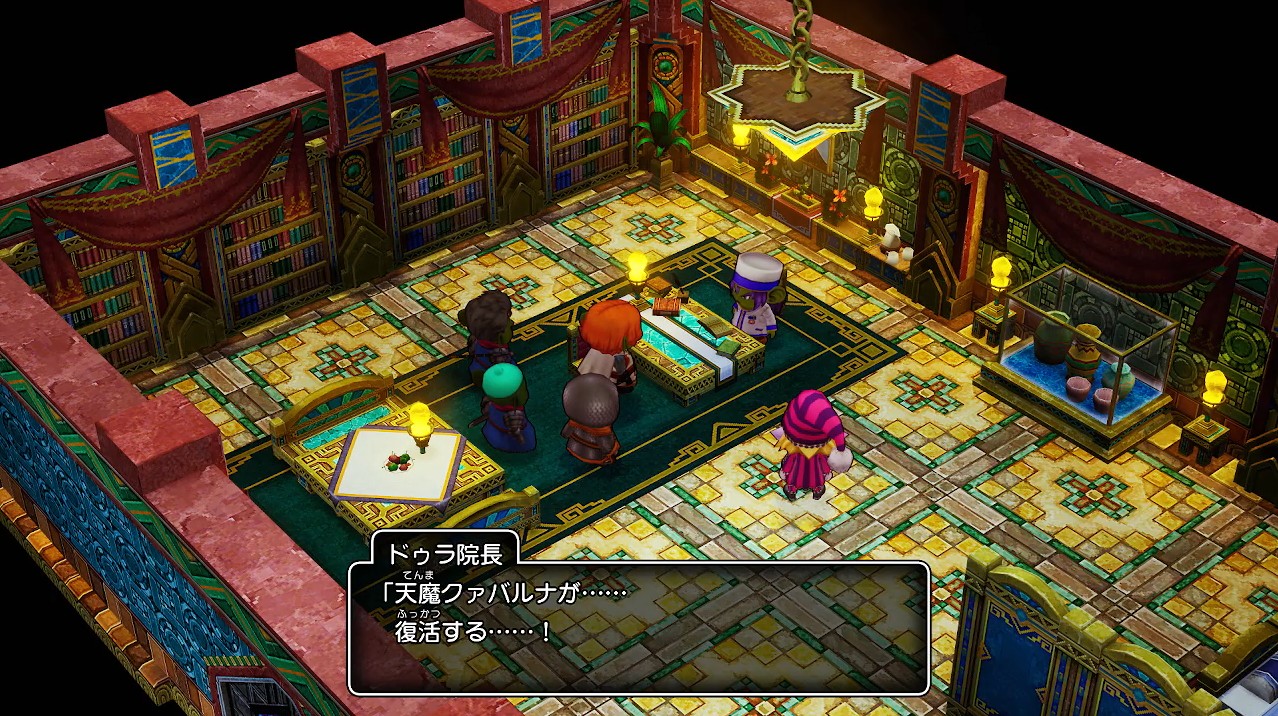Advance the ドゥラ院長 dialogue box
Image resolution: width=1278 pixels, height=716 pixels.
[638, 627]
